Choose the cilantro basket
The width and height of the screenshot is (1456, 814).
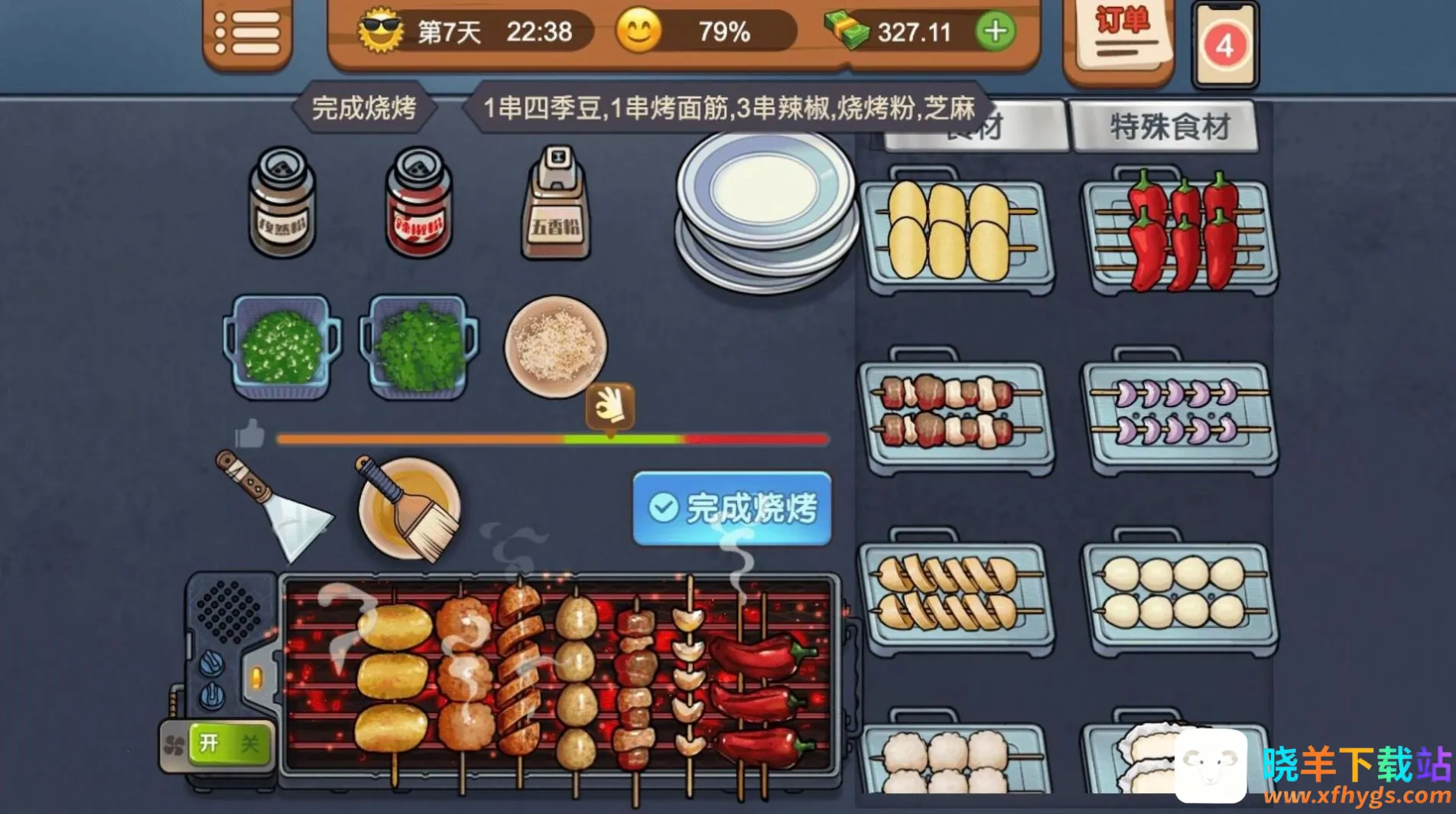coord(420,348)
